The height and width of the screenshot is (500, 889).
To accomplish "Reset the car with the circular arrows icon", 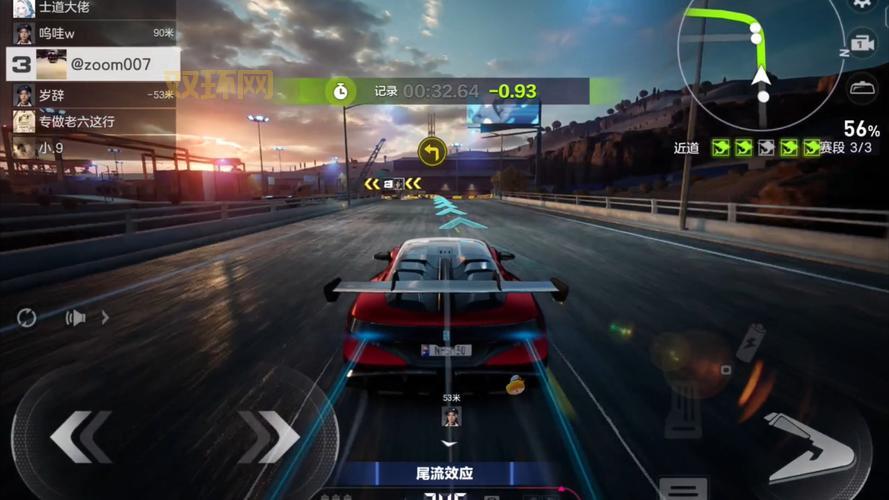I will point(27,318).
